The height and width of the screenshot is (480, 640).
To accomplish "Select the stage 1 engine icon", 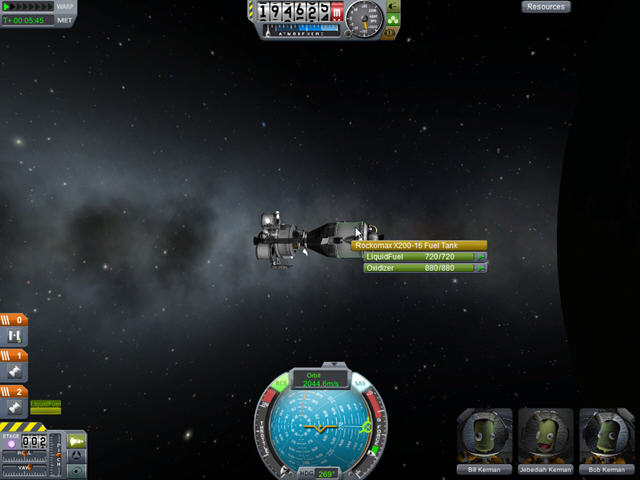I will 16,372.
